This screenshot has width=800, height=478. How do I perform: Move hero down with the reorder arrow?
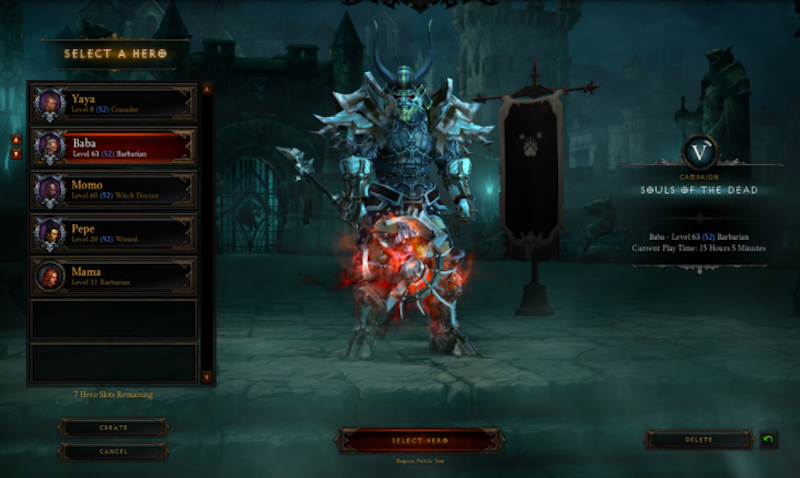point(16,154)
